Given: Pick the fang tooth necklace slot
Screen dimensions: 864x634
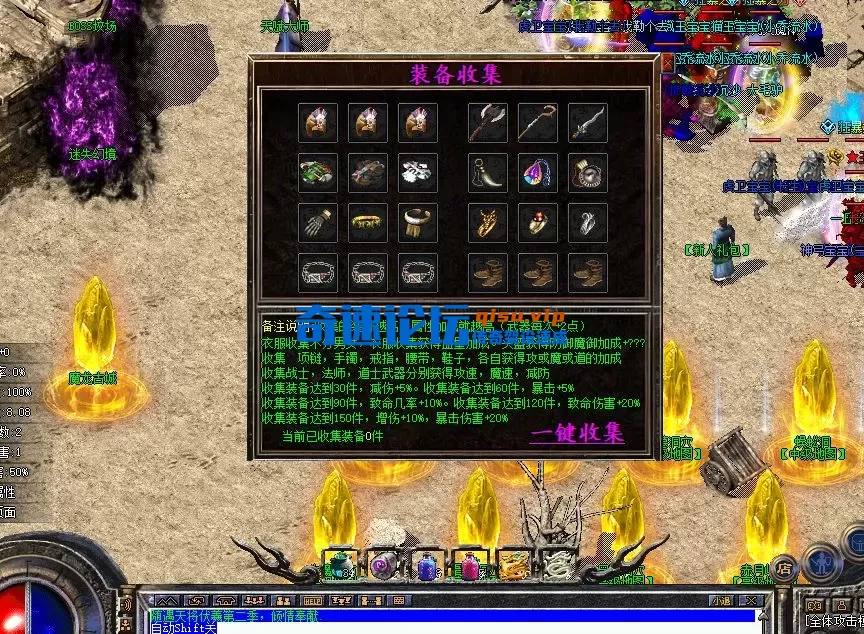Looking at the screenshot, I should [x=488, y=173].
